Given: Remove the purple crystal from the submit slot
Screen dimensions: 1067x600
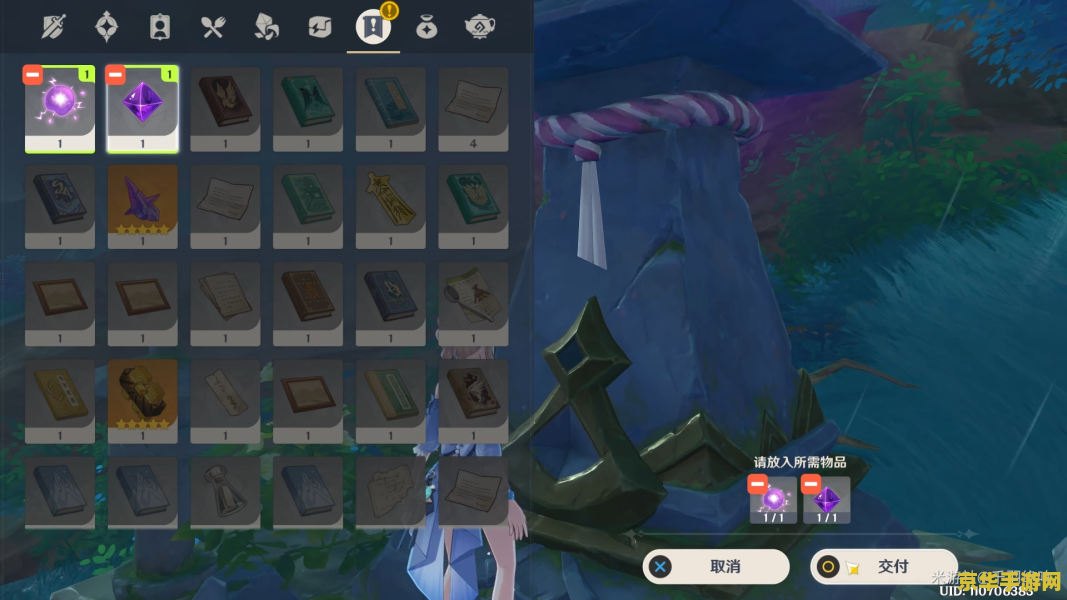Looking at the screenshot, I should point(811,485).
